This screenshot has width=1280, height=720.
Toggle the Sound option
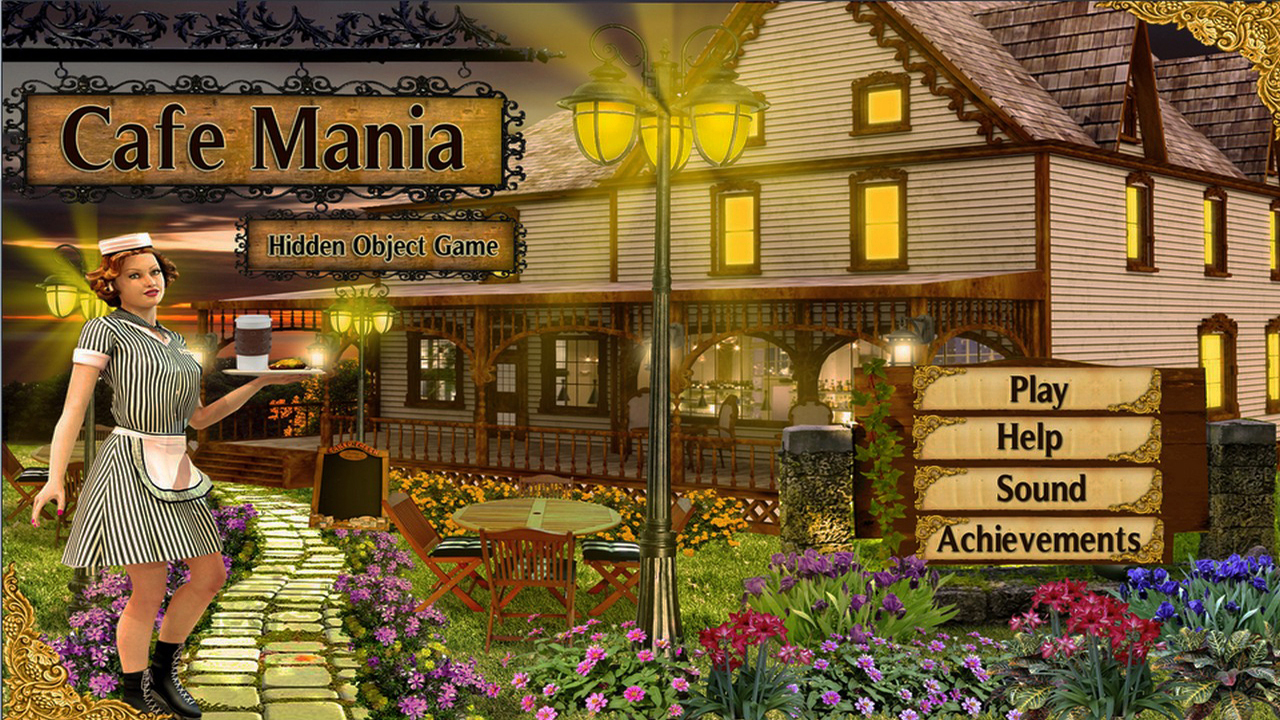(x=1040, y=488)
